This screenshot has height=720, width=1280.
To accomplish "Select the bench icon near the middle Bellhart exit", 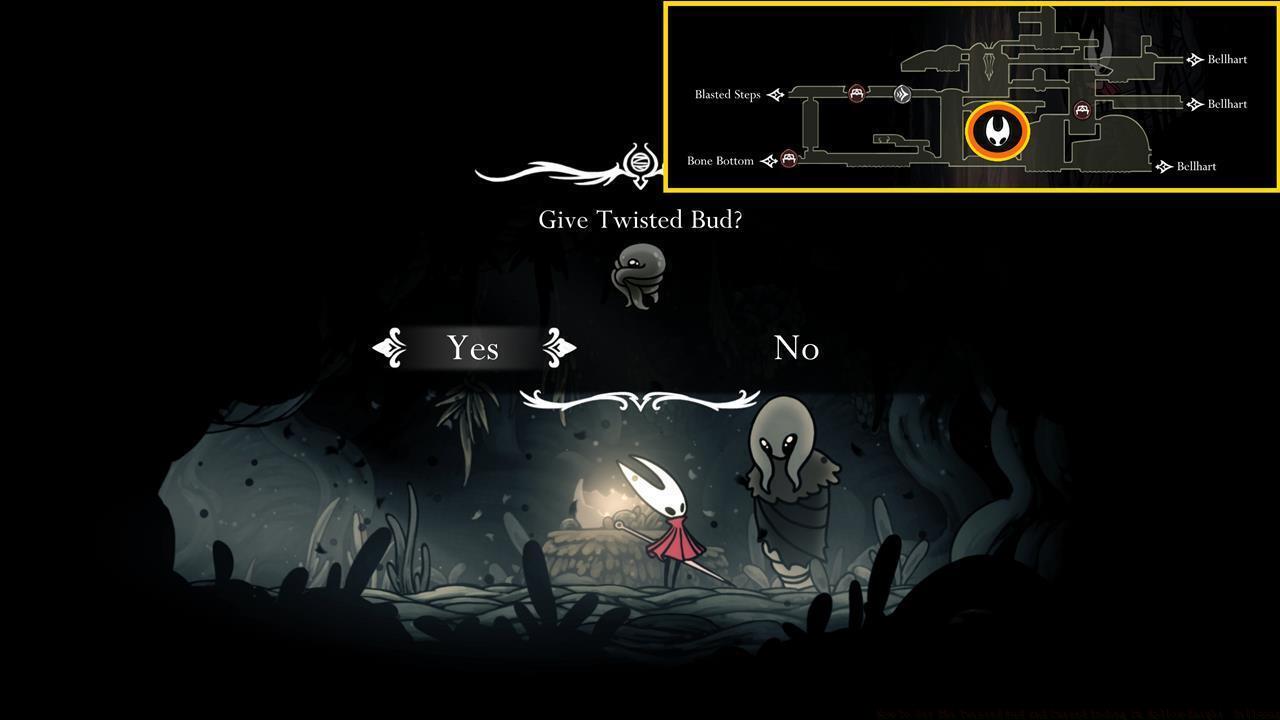I will pyautogui.click(x=1082, y=111).
